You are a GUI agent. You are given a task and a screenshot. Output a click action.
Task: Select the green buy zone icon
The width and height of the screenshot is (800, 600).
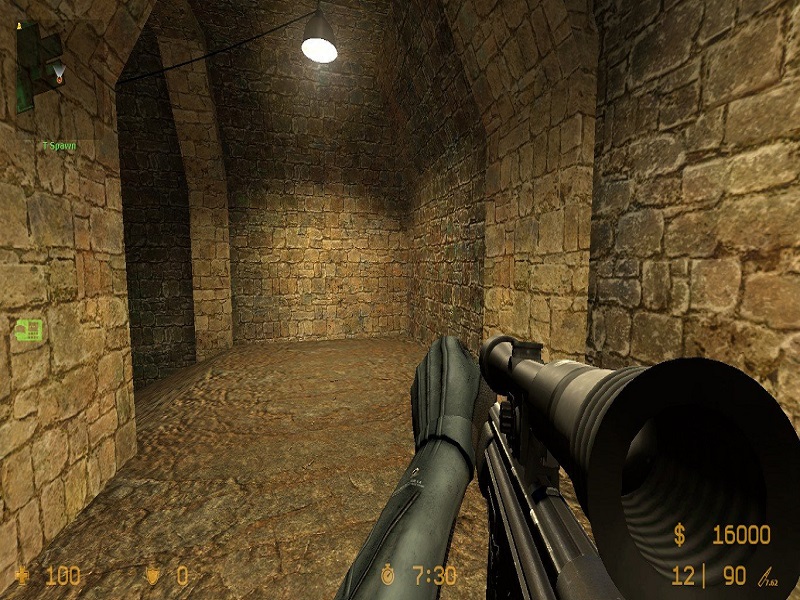click(x=28, y=329)
